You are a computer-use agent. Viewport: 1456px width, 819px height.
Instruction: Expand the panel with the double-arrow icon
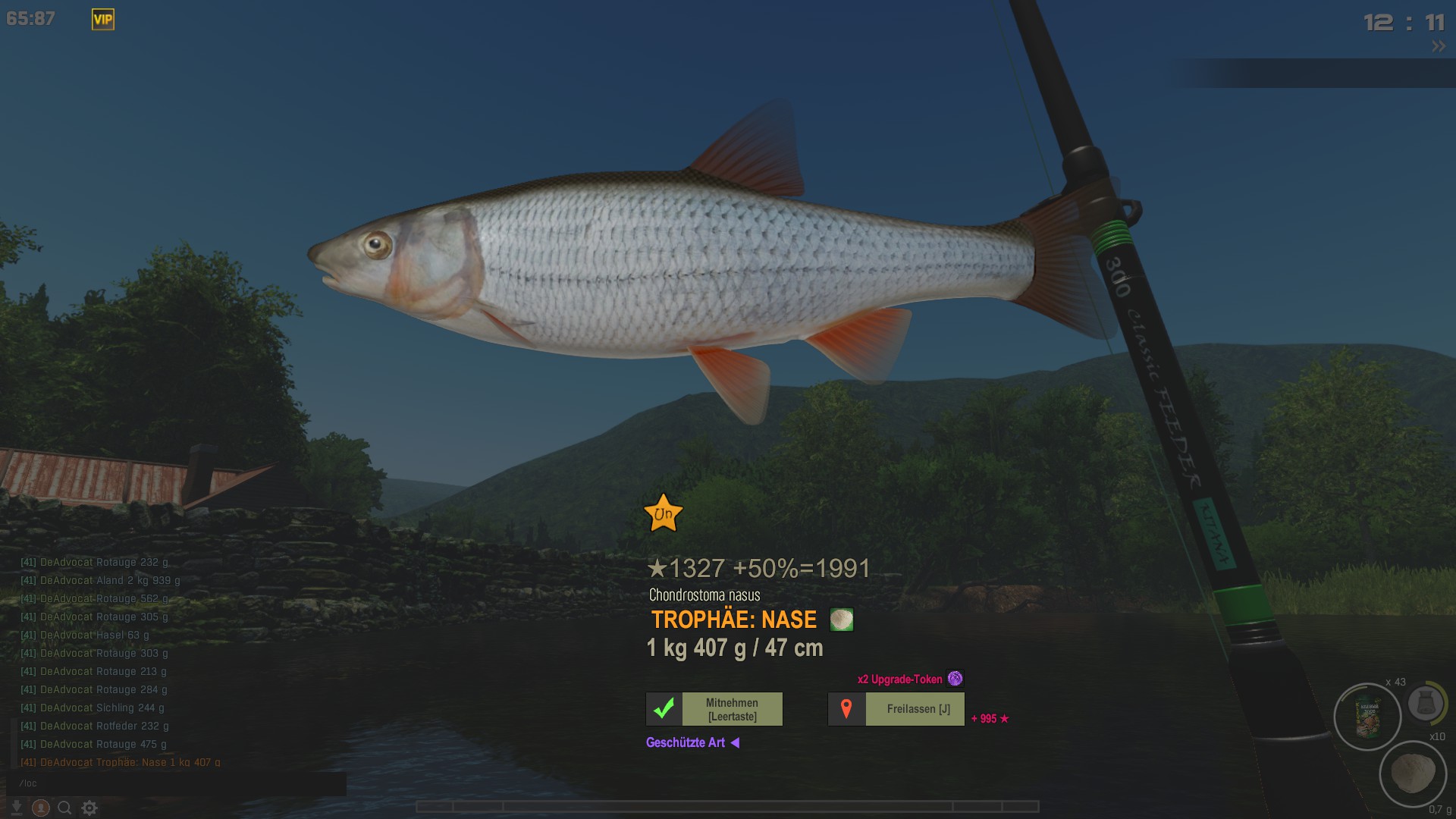[1438, 47]
